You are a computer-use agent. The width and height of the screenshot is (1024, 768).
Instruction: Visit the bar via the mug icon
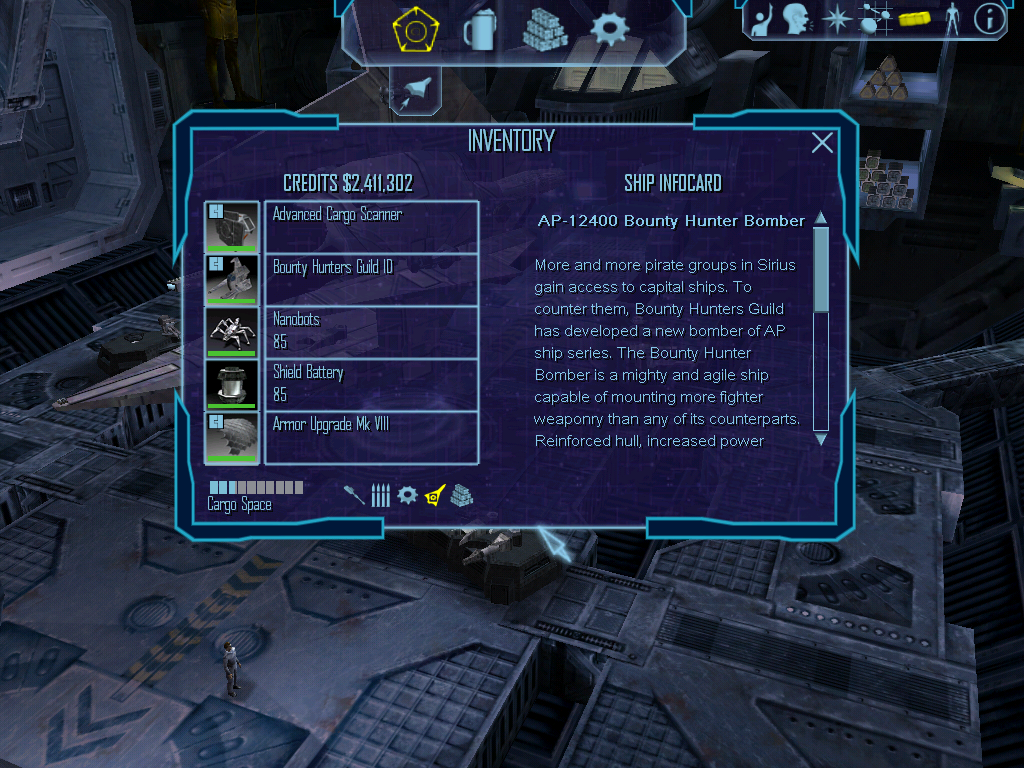point(479,30)
